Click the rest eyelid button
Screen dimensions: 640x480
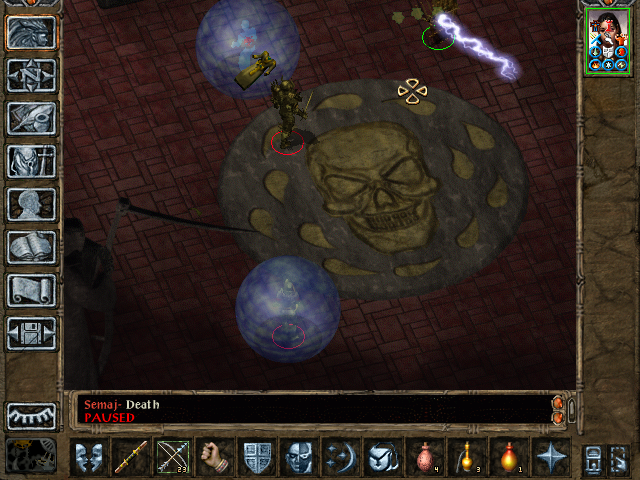[x=32, y=414]
